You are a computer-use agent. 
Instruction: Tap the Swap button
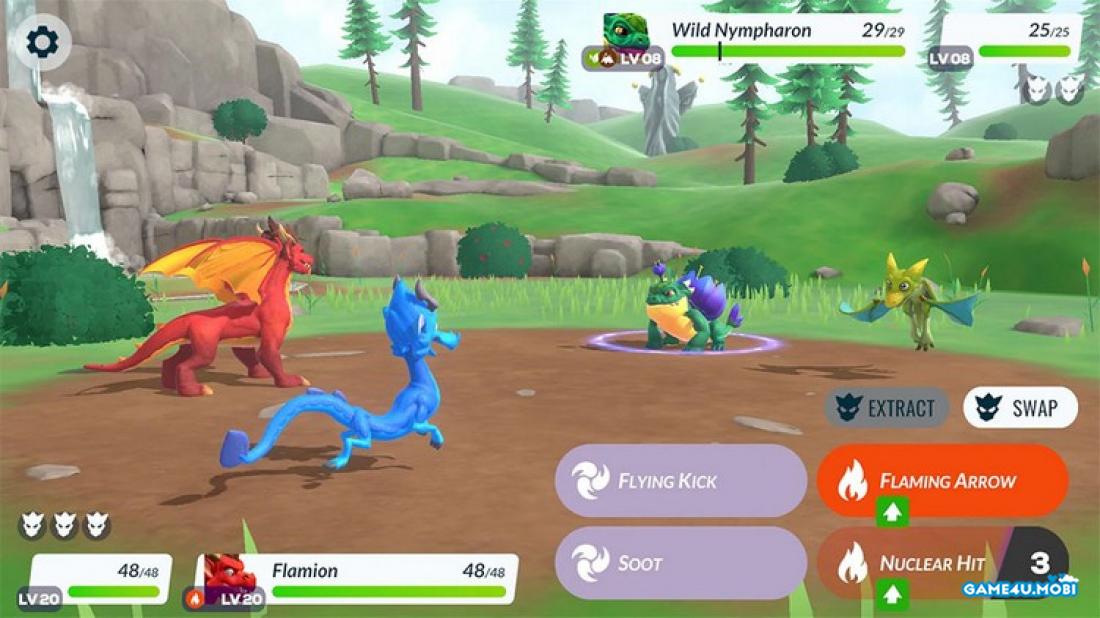[x=1020, y=408]
